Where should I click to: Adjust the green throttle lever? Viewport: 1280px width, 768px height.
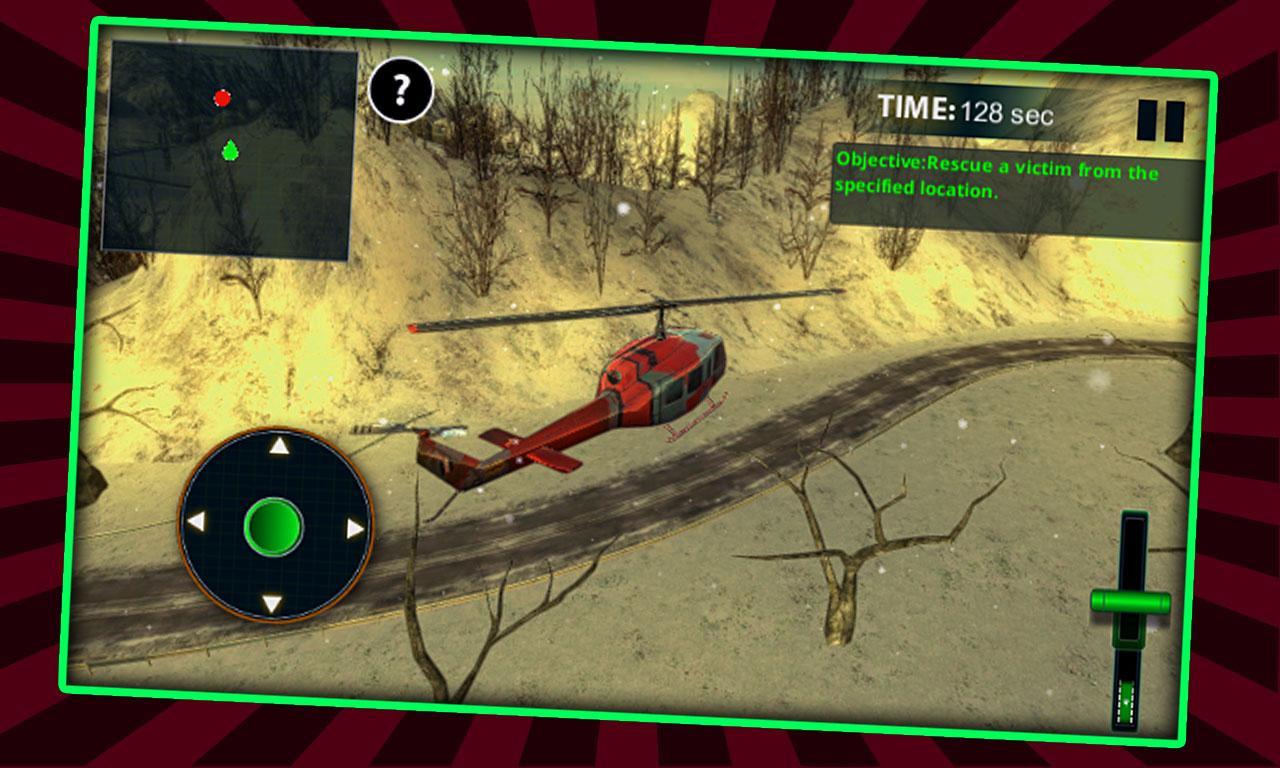click(1129, 600)
